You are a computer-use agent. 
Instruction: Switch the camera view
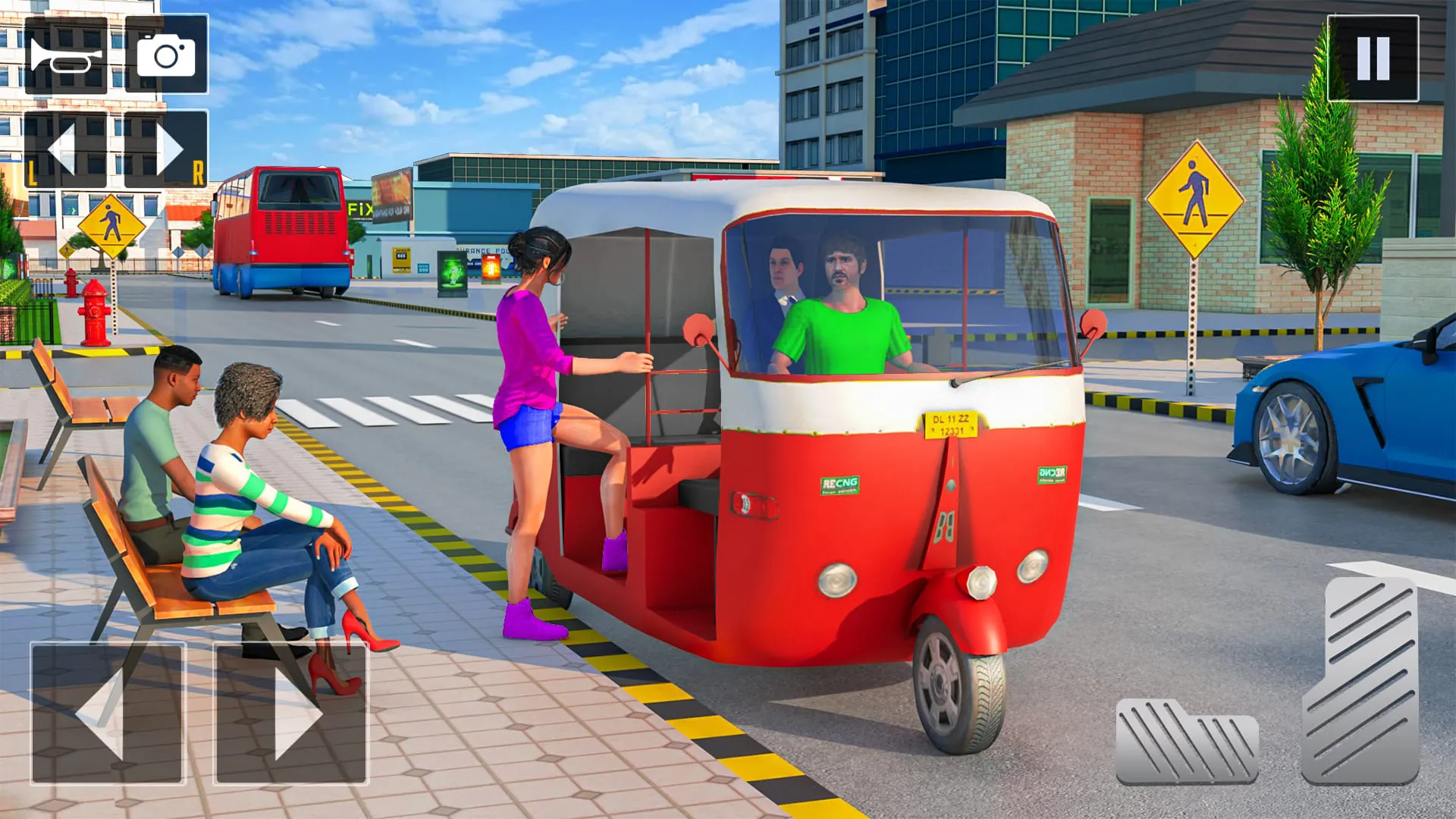tap(165, 55)
